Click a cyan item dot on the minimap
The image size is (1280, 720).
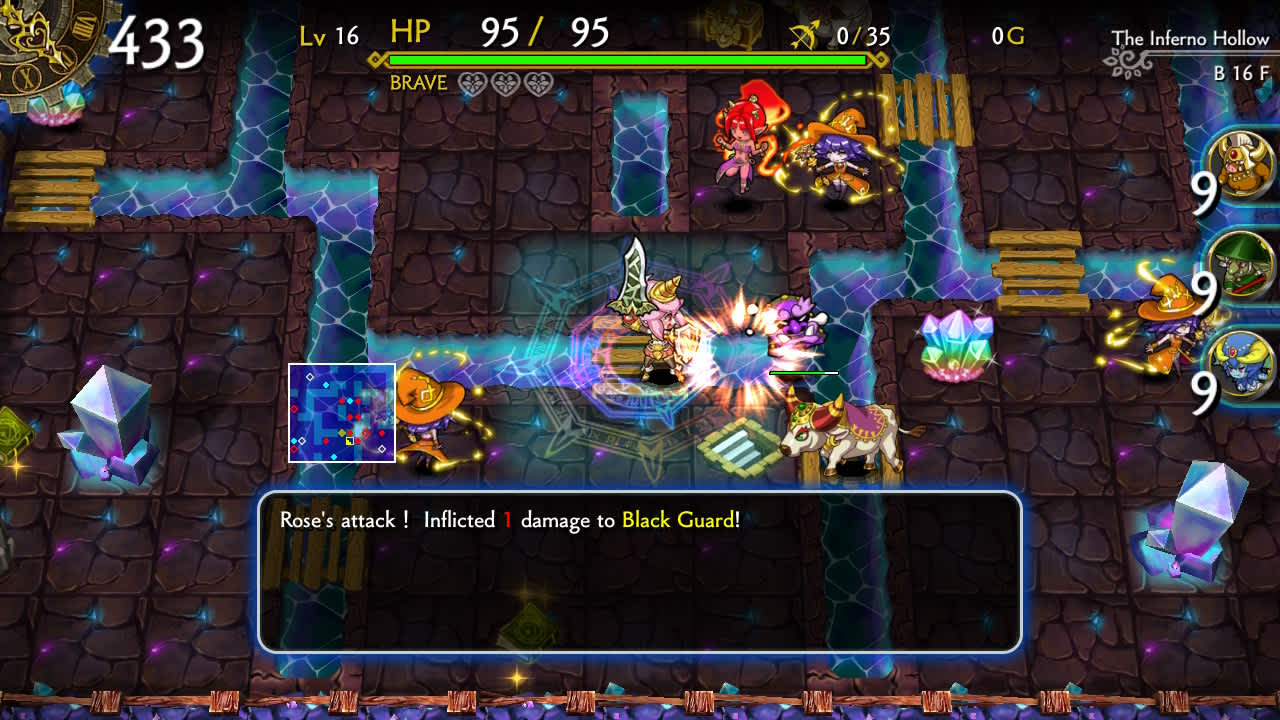pyautogui.click(x=326, y=385)
